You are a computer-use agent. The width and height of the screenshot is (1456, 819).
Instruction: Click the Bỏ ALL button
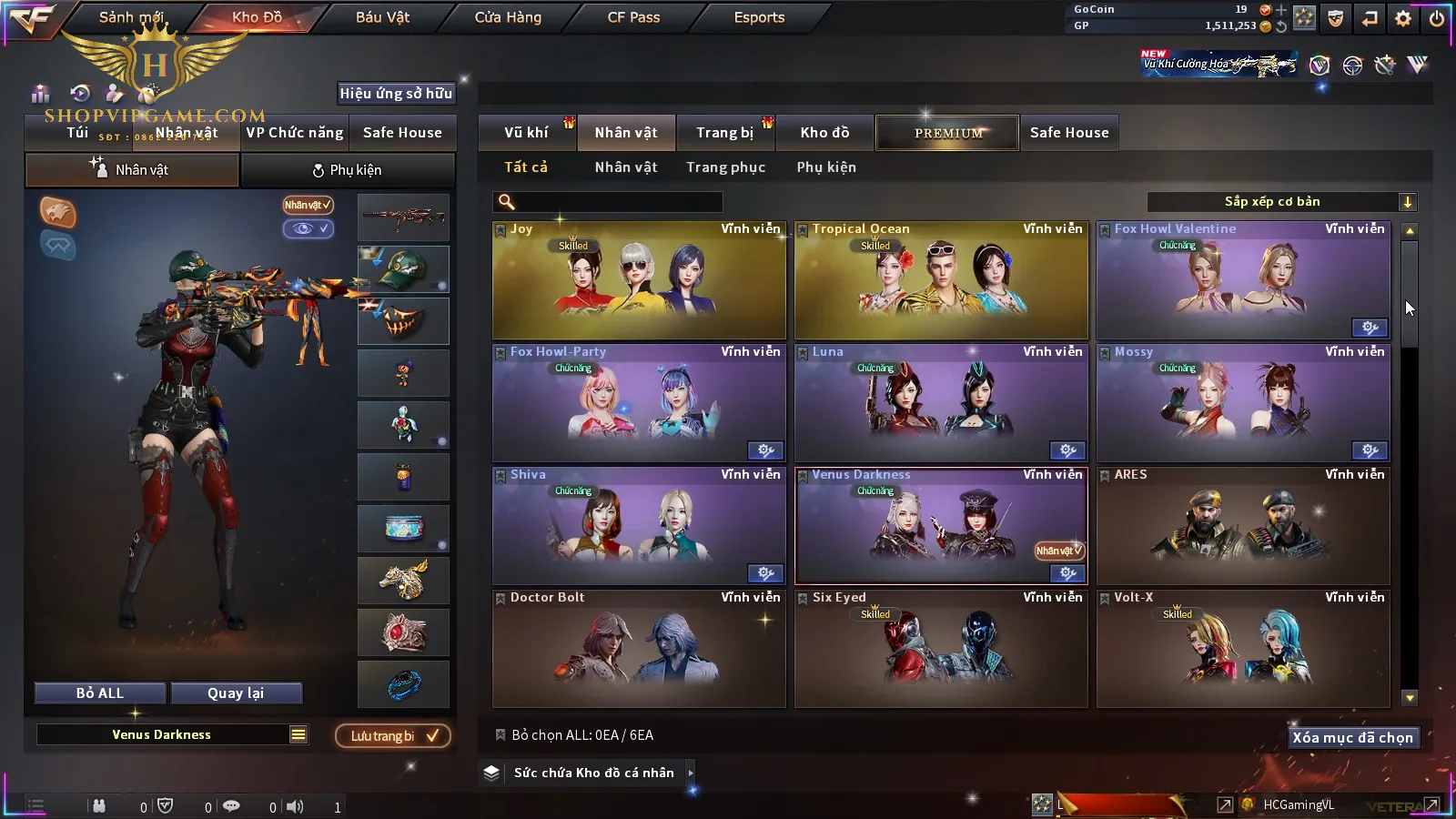[x=100, y=693]
